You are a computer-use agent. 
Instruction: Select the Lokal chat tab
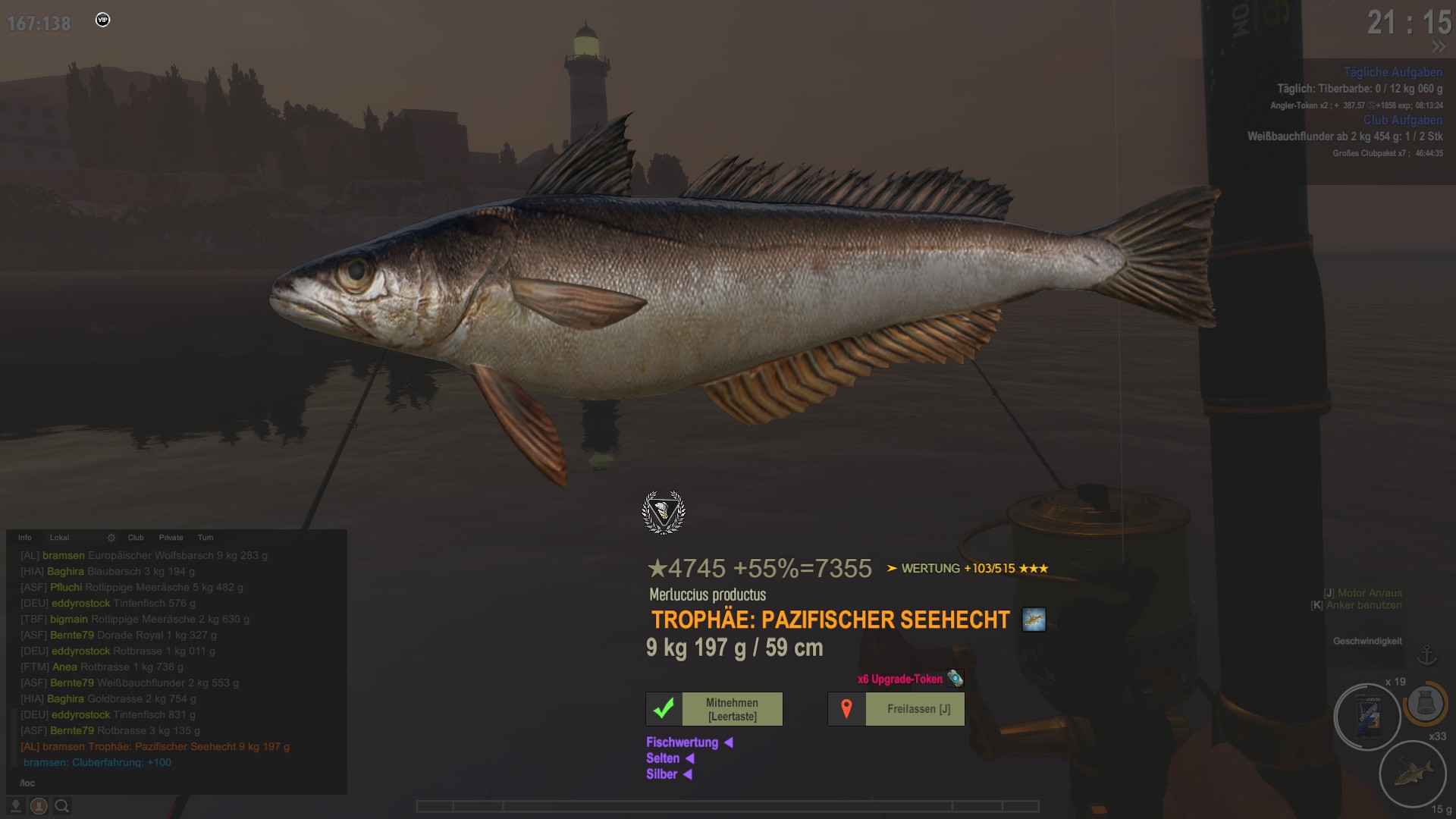click(59, 538)
